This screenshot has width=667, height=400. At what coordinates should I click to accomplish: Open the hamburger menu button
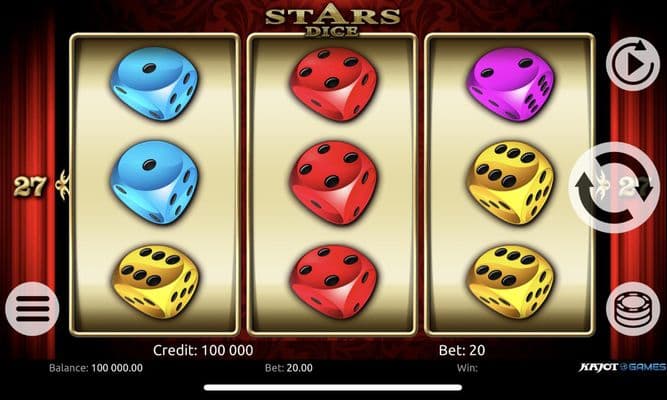[32, 309]
